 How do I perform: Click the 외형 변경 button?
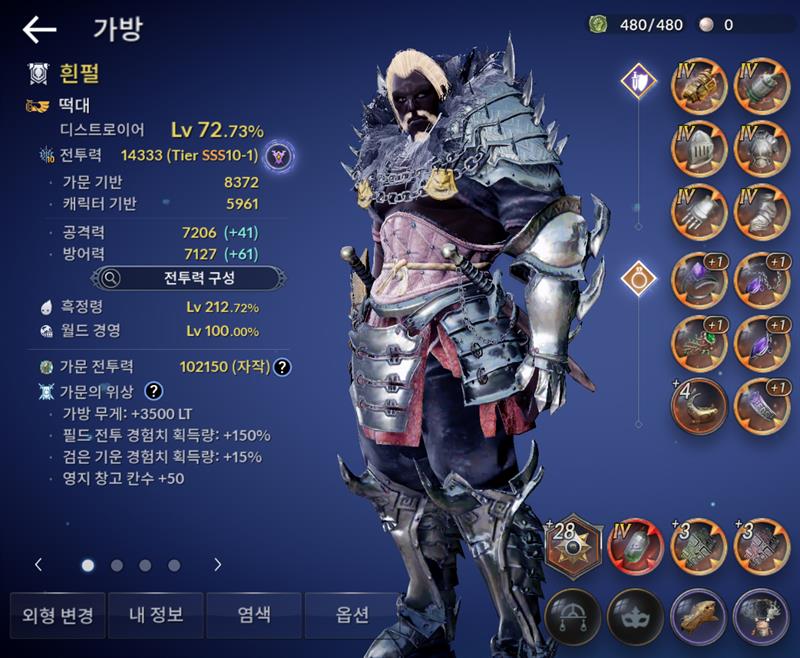point(58,615)
